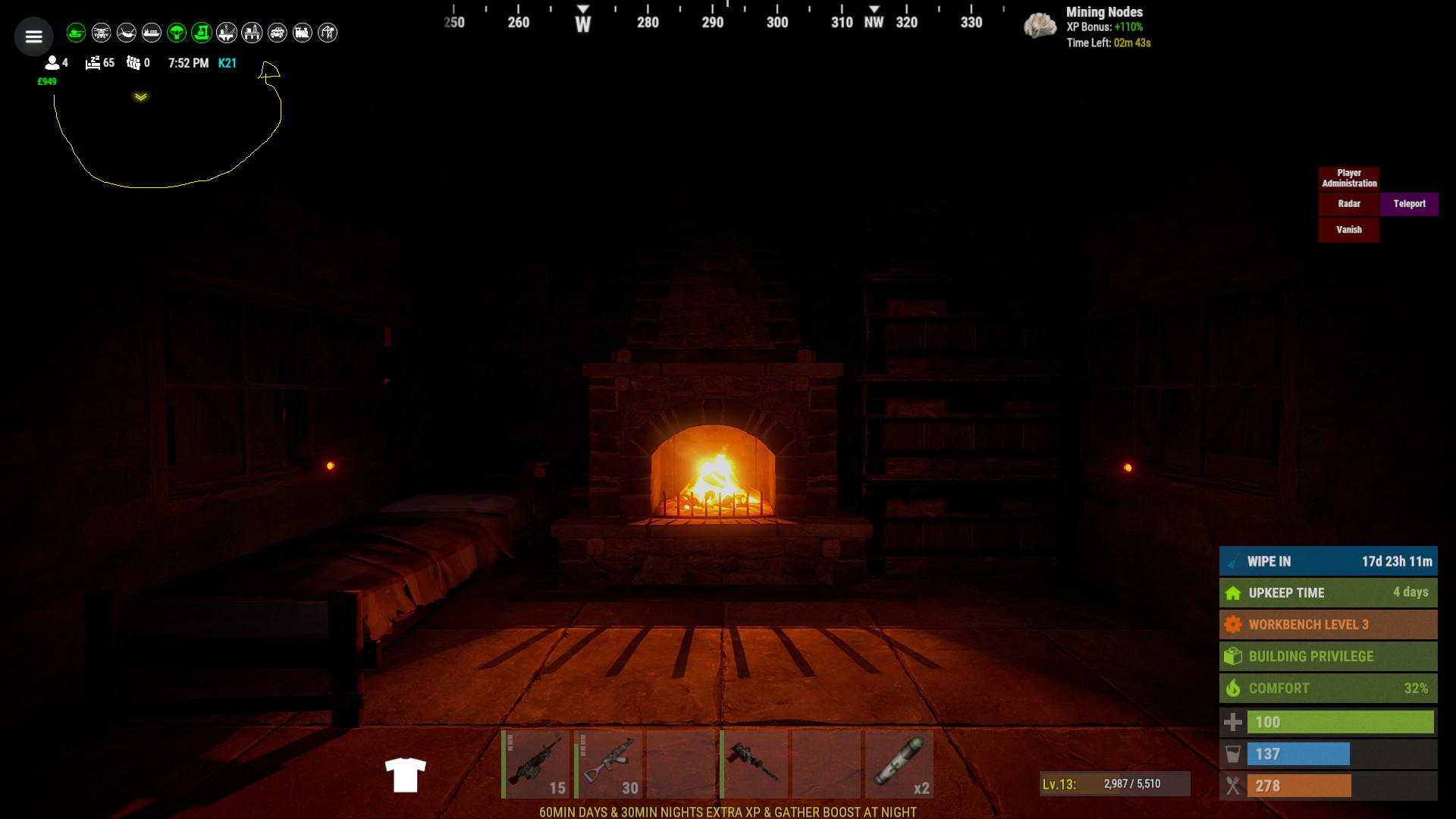
Task: Click the steam train event icon
Action: click(303, 33)
